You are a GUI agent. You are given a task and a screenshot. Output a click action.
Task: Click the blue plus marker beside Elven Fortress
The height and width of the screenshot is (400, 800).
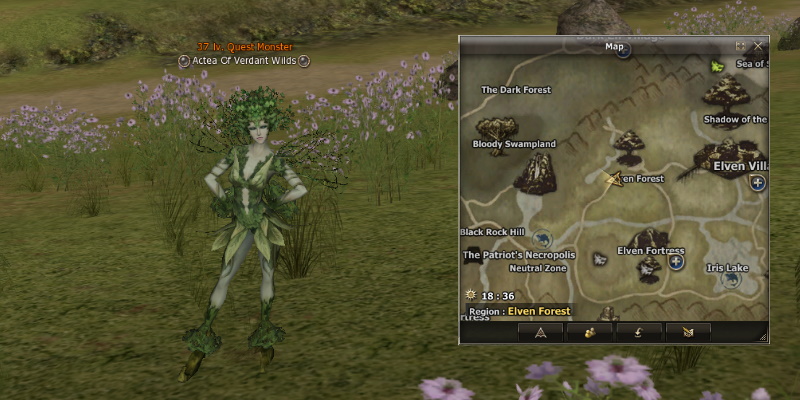click(676, 262)
